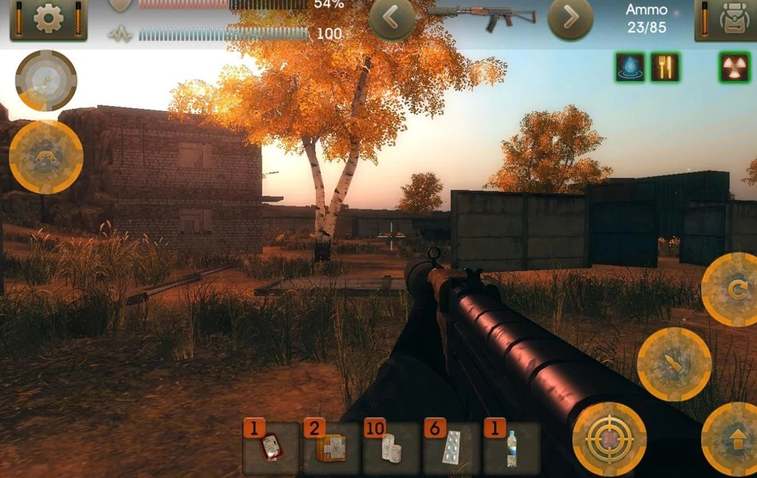Switch to the next weapon arrow
757x478 pixels.
click(570, 17)
